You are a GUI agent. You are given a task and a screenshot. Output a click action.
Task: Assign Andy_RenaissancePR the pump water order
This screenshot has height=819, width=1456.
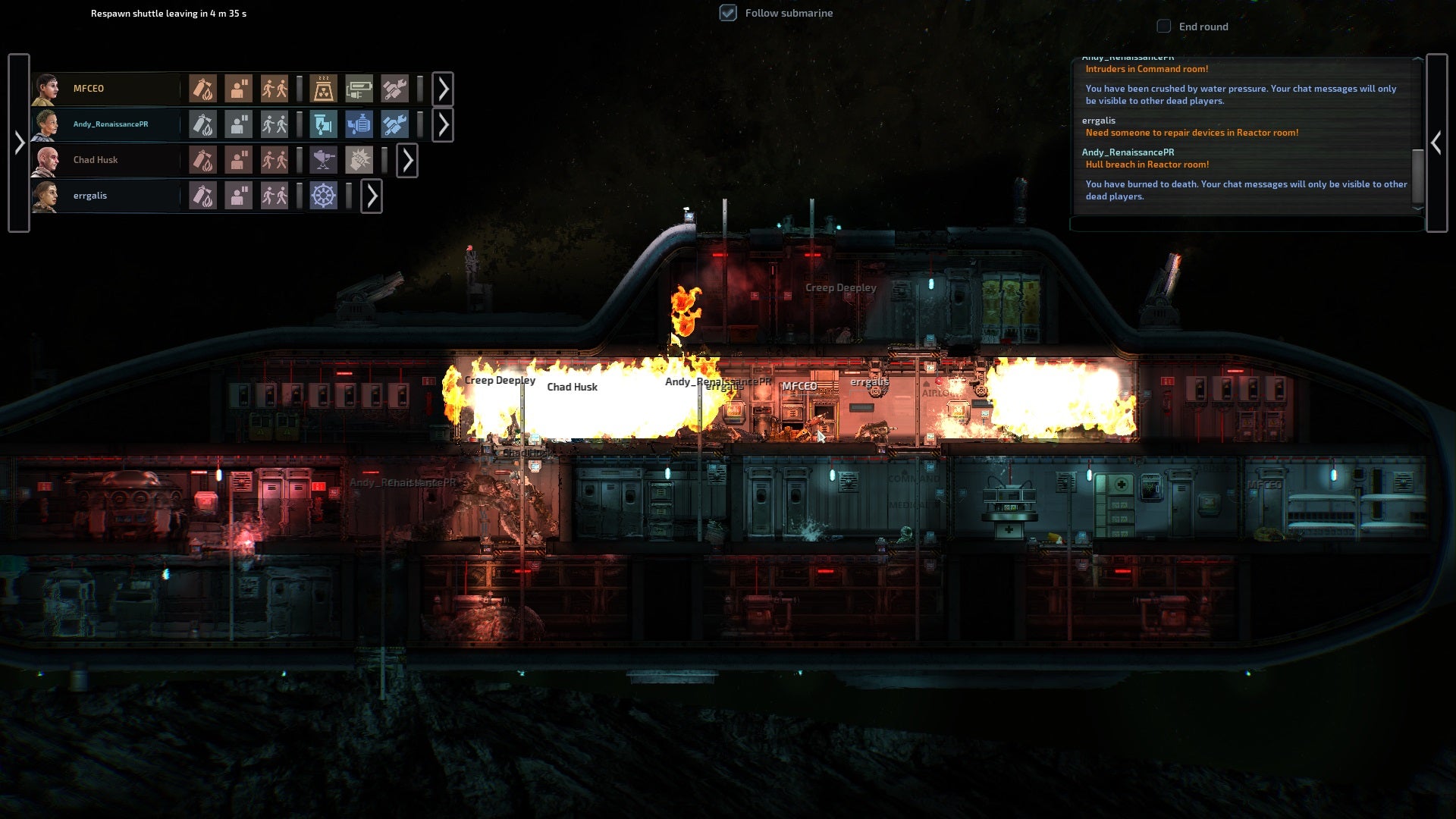(359, 124)
